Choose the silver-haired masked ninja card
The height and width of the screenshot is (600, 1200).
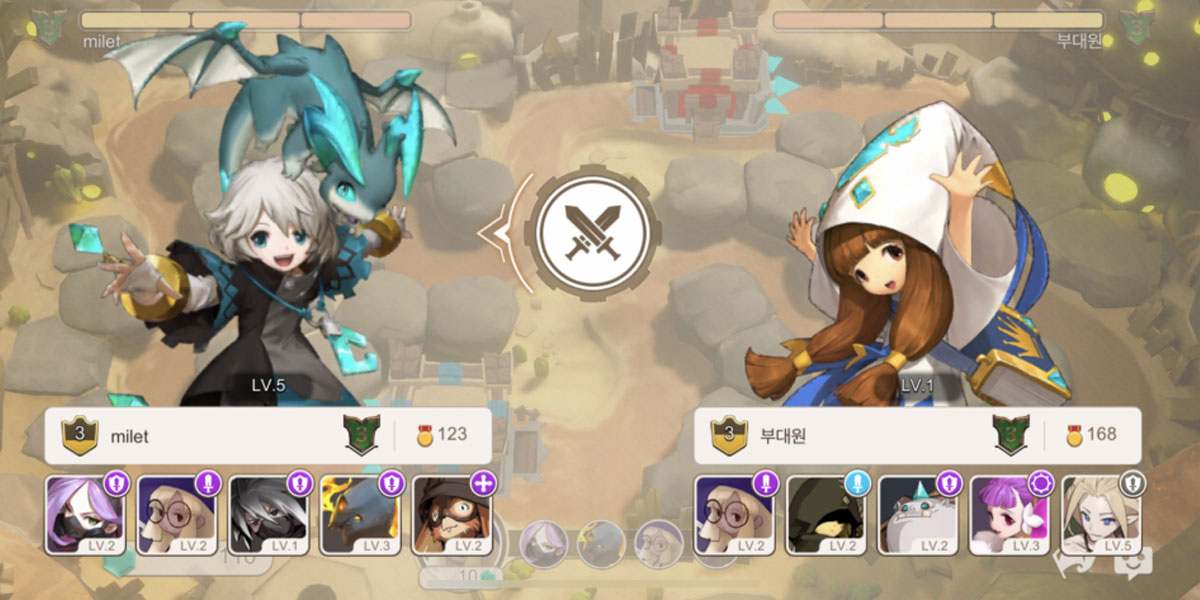coord(269,515)
